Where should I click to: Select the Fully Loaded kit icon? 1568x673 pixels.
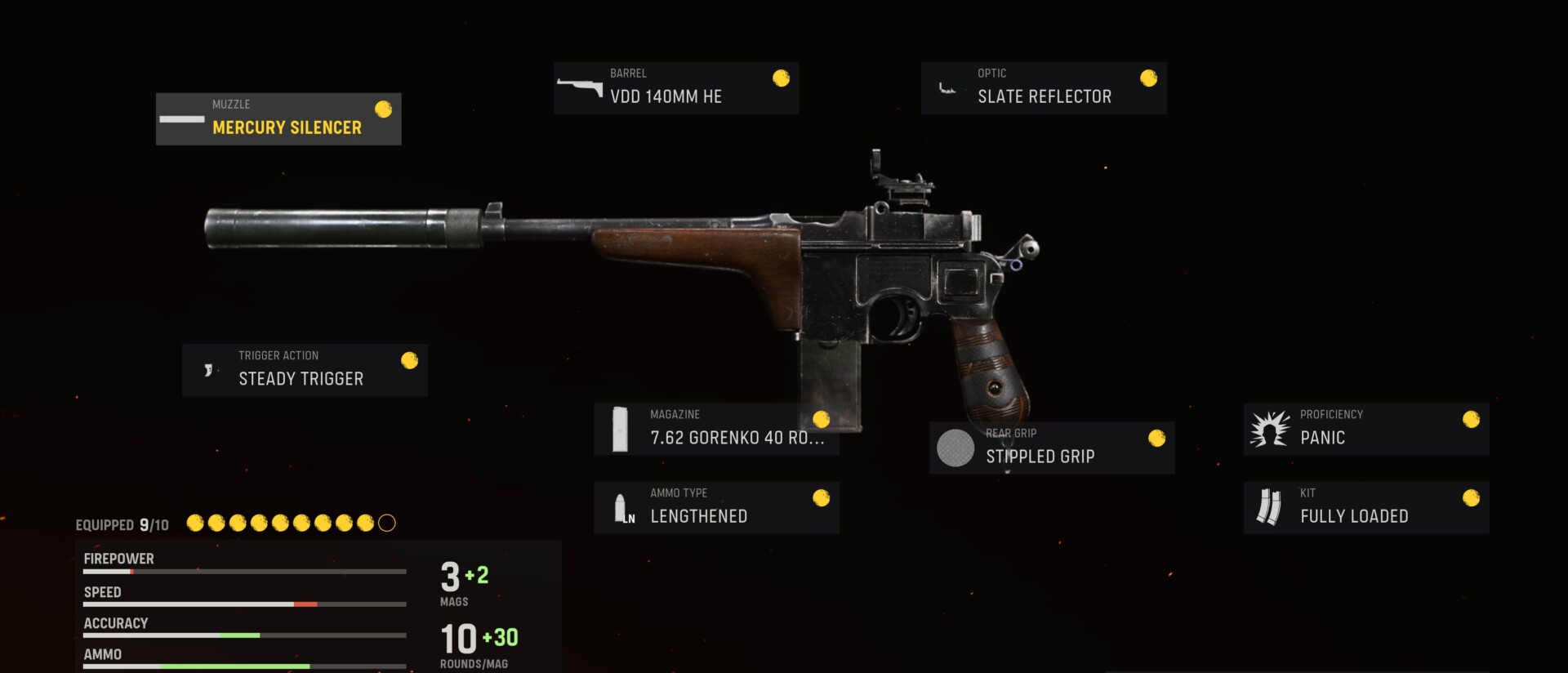(1269, 506)
